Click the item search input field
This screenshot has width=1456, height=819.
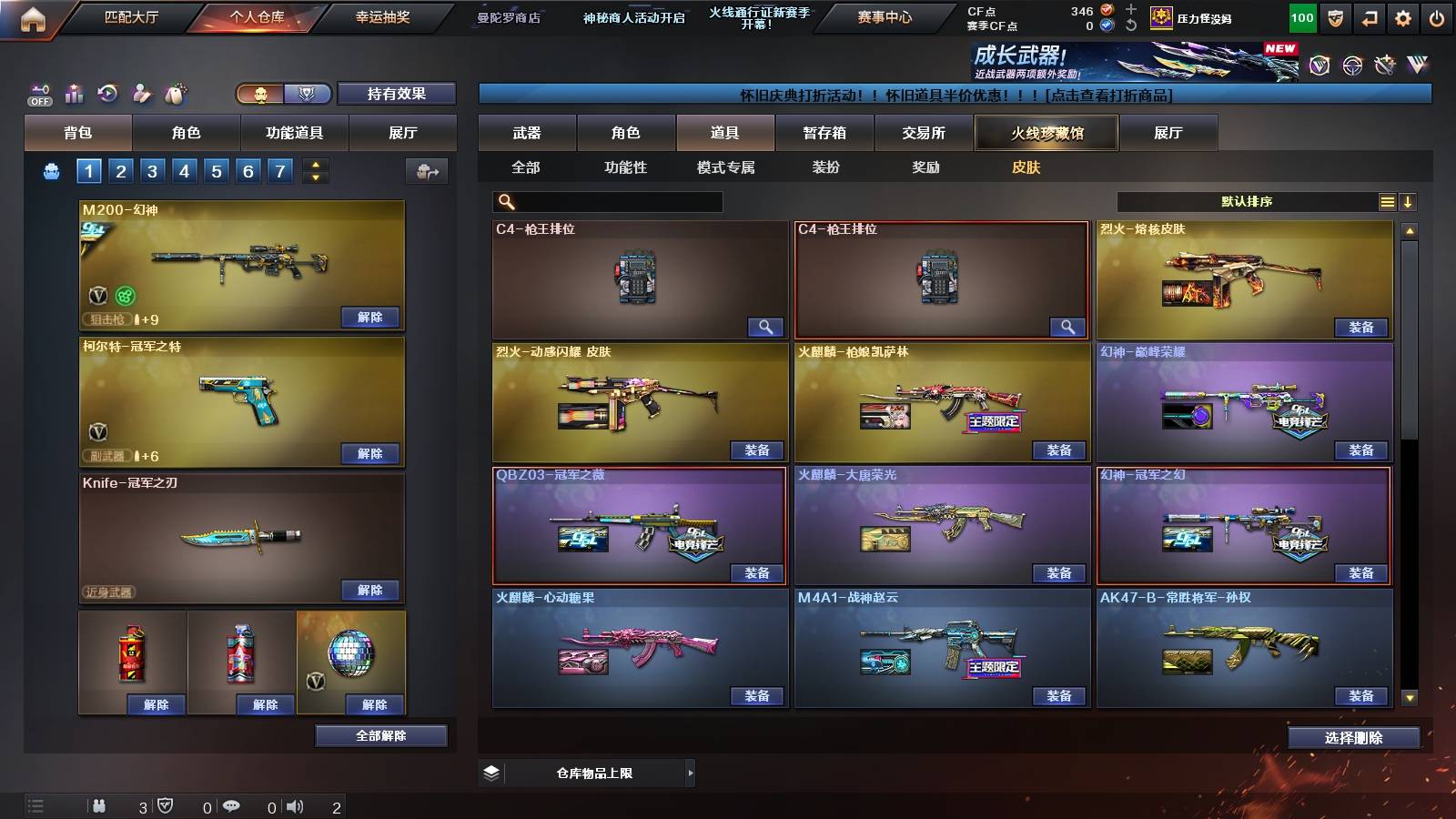point(605,201)
